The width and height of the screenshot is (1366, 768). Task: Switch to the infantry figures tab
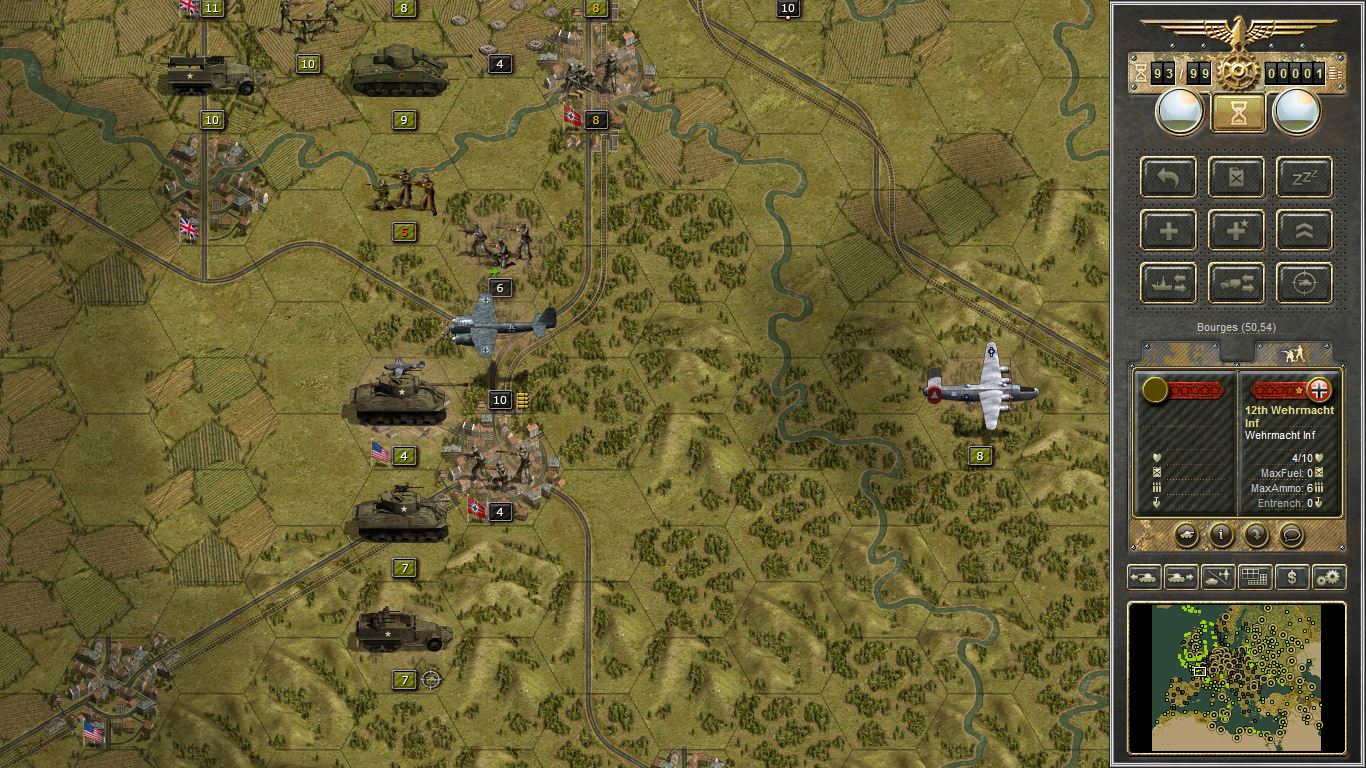[1294, 352]
